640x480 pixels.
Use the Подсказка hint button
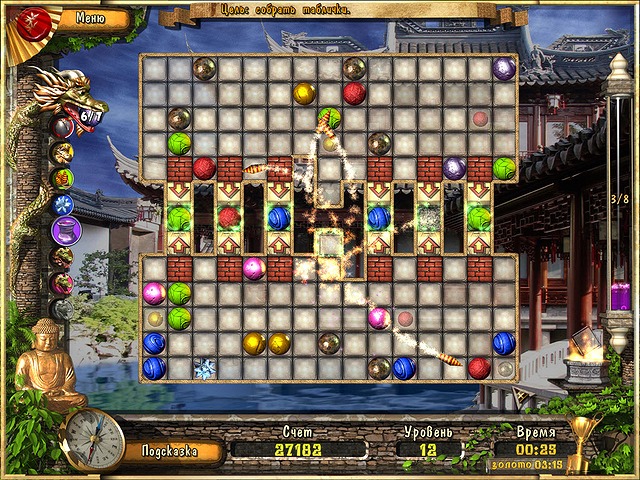(168, 451)
